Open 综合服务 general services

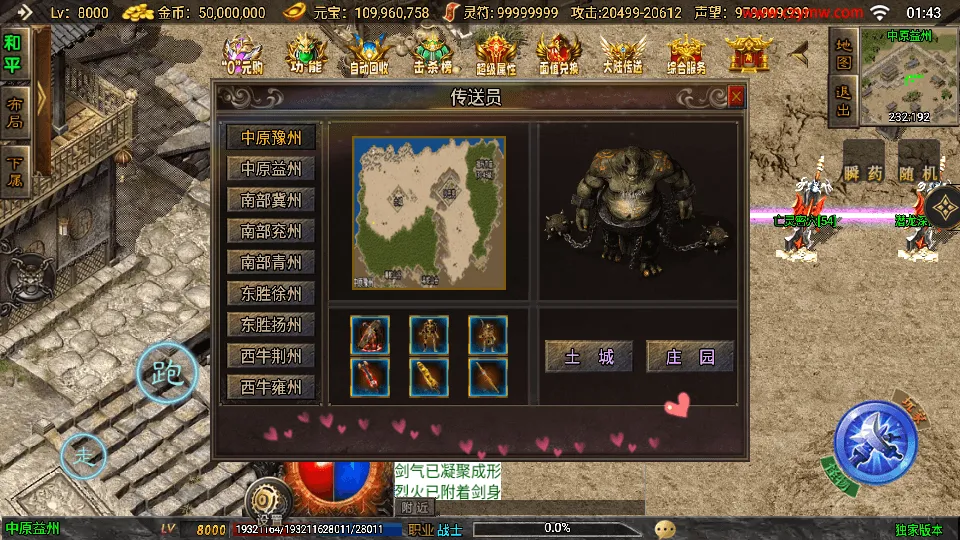pyautogui.click(x=685, y=55)
